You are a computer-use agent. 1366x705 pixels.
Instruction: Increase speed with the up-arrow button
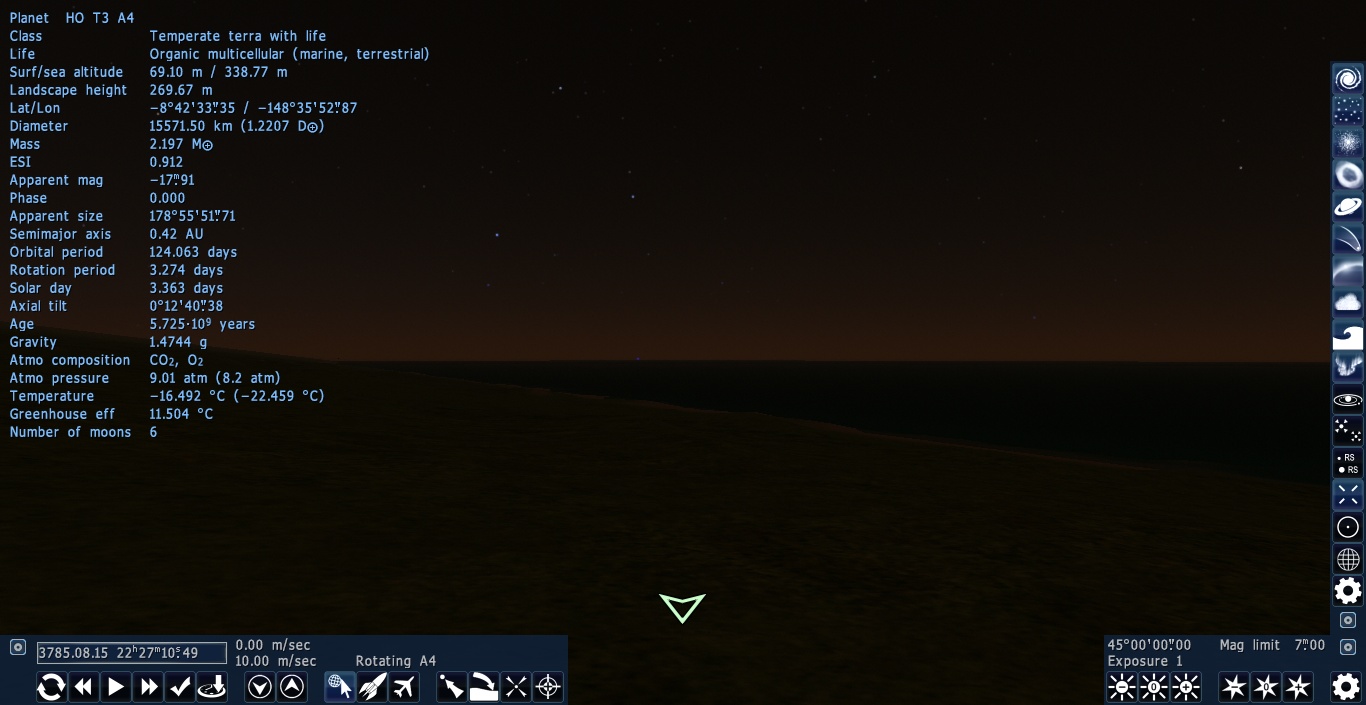[x=292, y=687]
